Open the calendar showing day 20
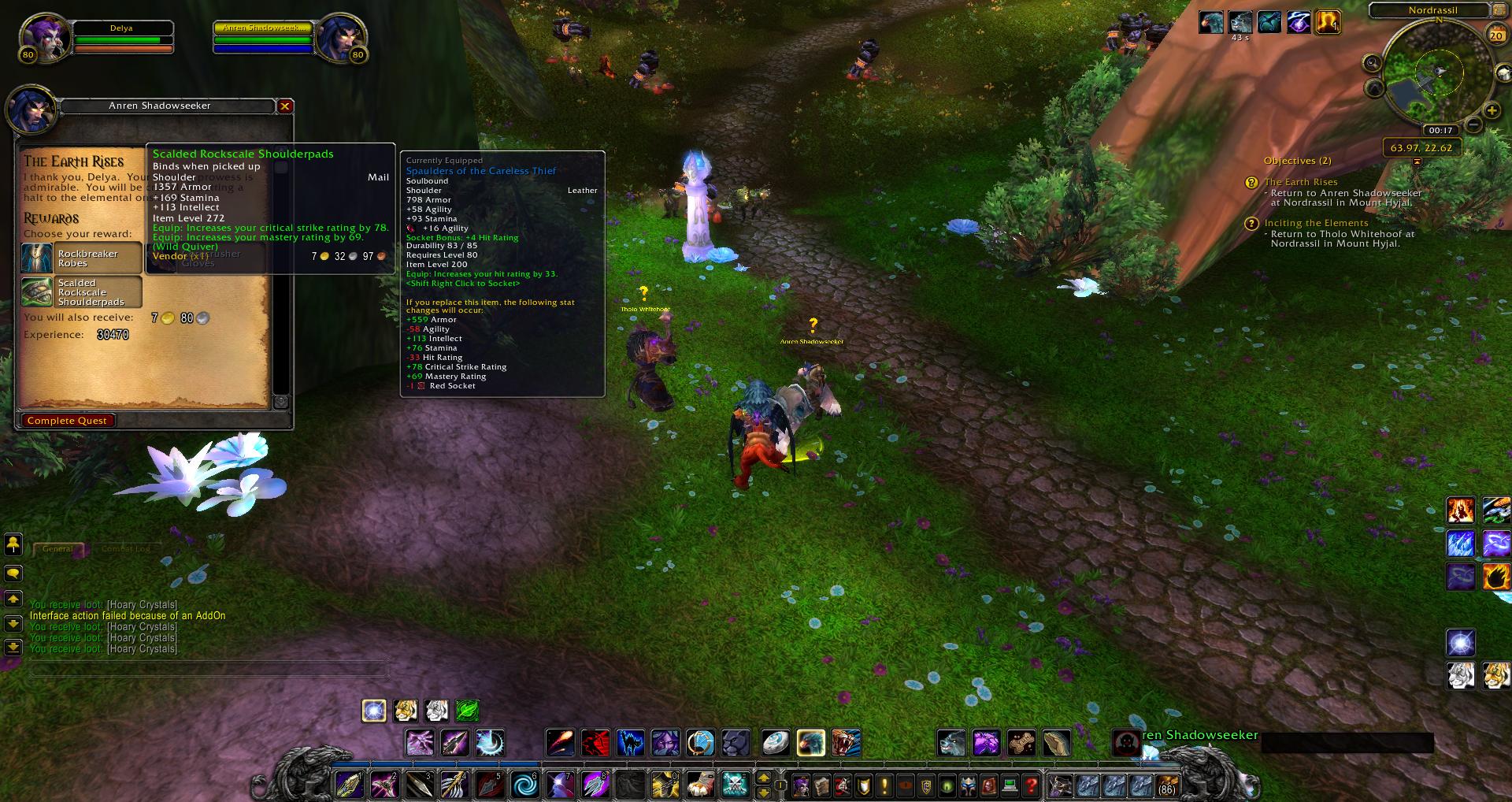The image size is (1512, 802). point(1495,35)
